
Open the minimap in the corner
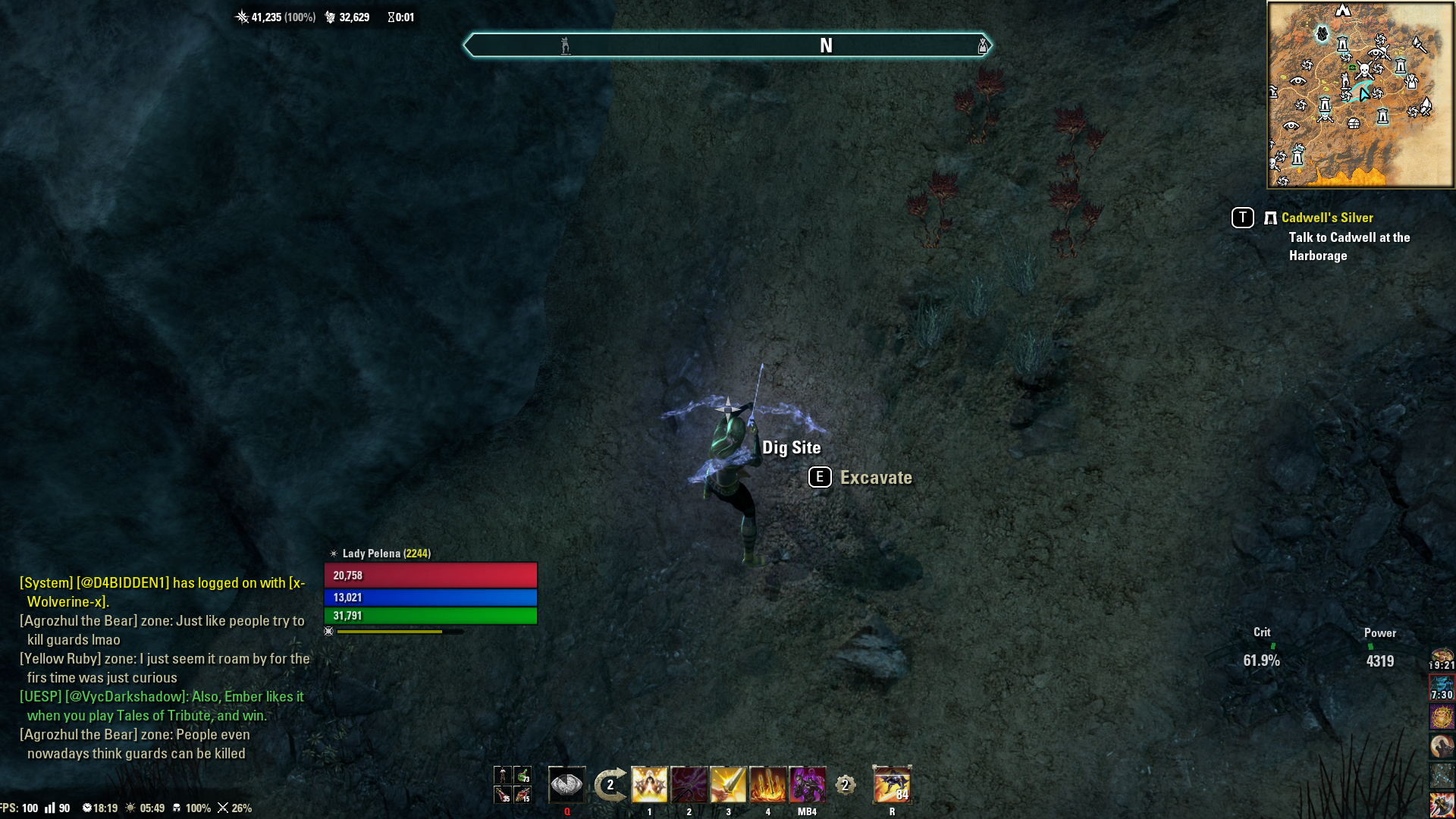pyautogui.click(x=1360, y=95)
